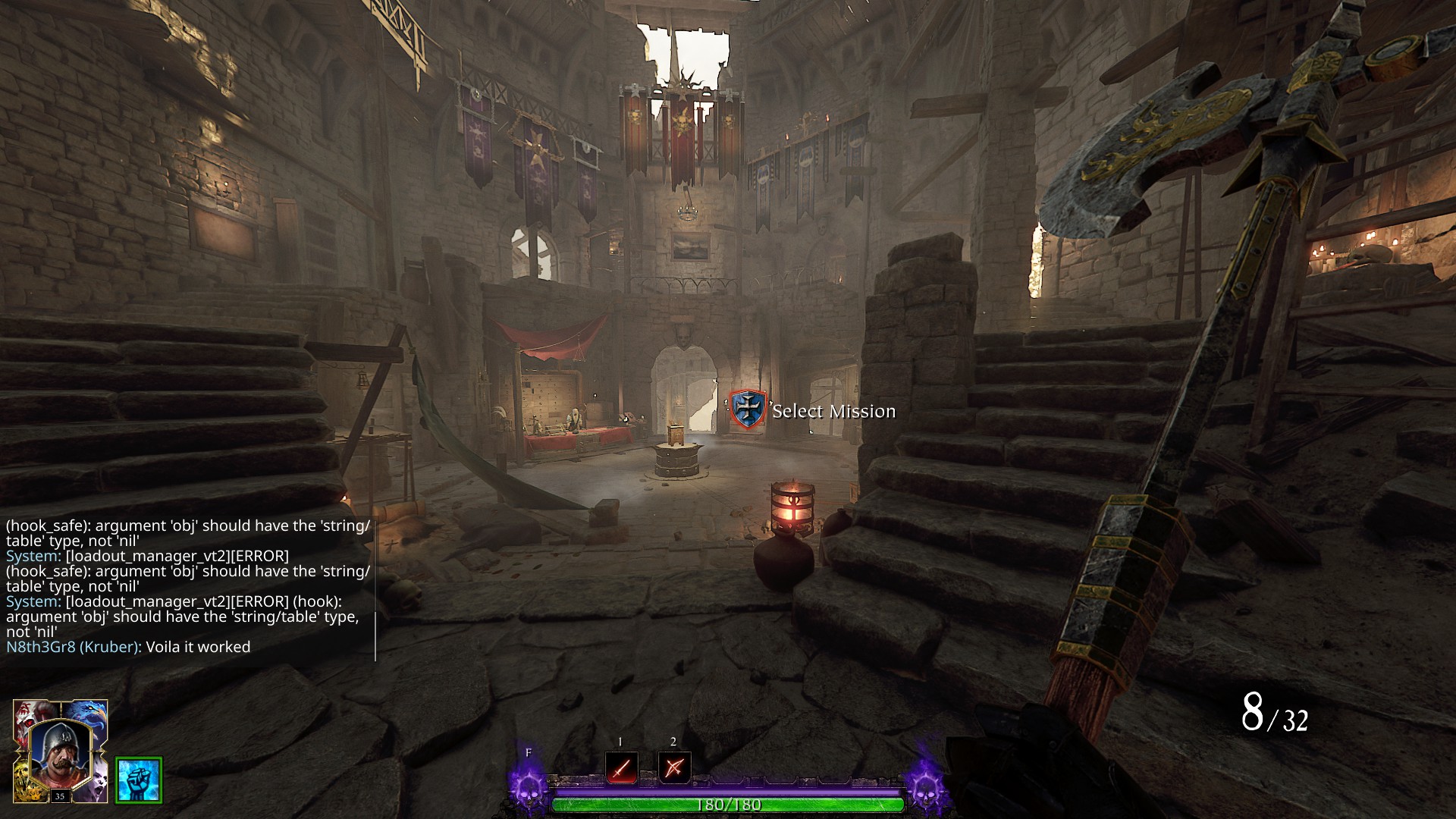Image resolution: width=1456 pixels, height=819 pixels.
Task: Inspect the blue fist buff icon
Action: [x=139, y=780]
